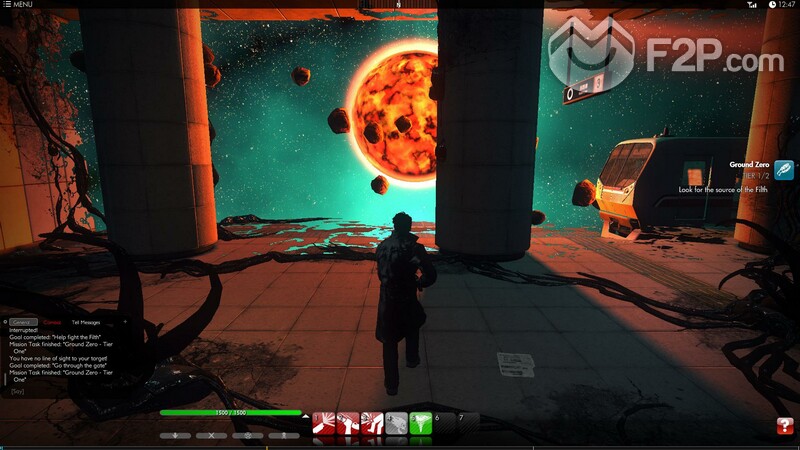The width and height of the screenshot is (800, 450).
Task: Open the Tell Messages chat tab
Action: [x=86, y=322]
